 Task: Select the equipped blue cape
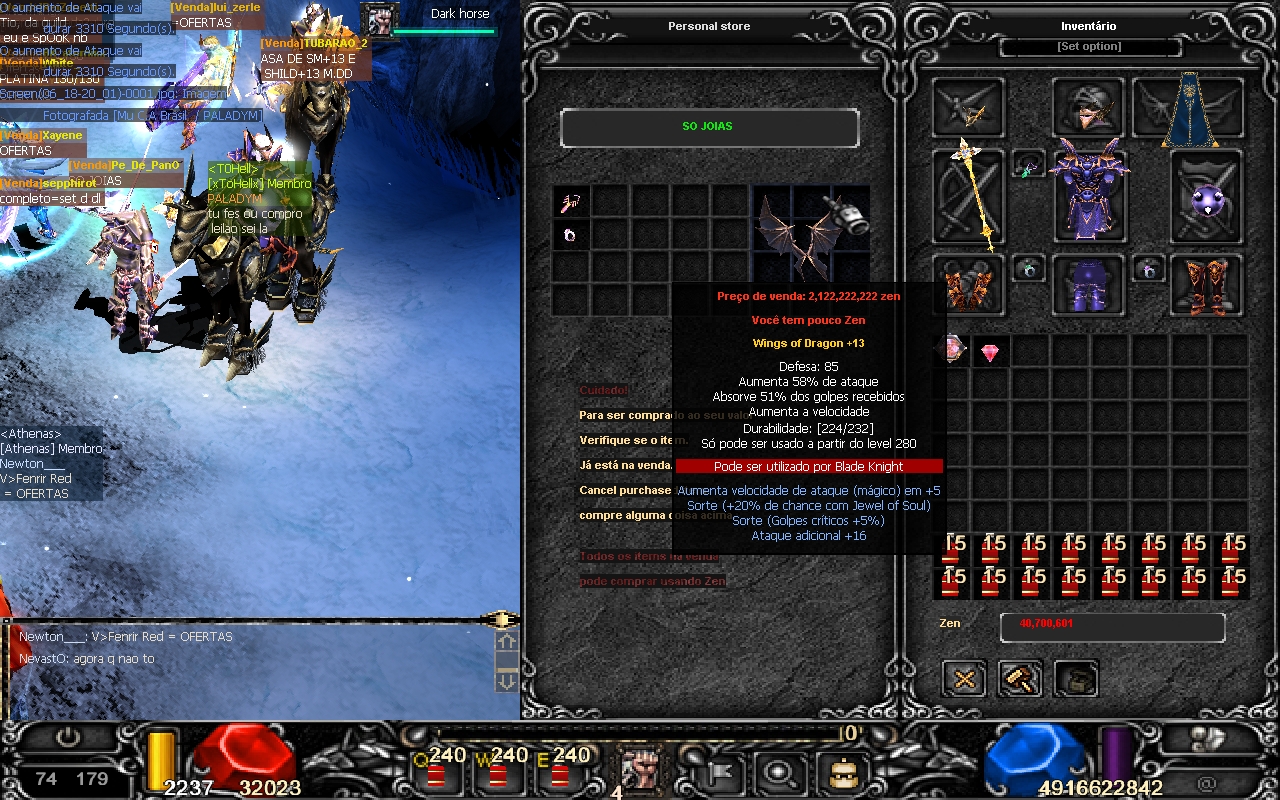click(x=1189, y=108)
